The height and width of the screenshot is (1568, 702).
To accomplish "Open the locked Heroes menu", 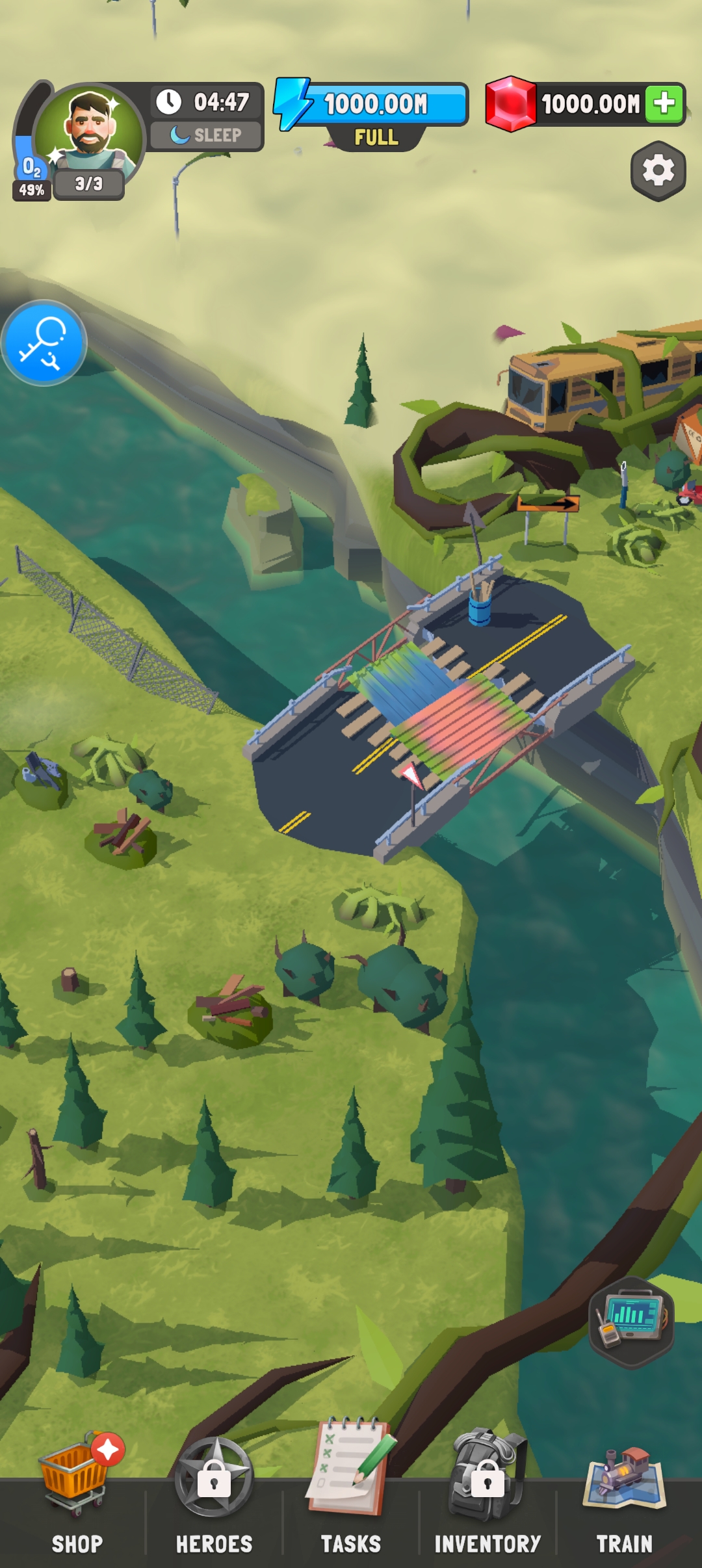I will pyautogui.click(x=214, y=1495).
